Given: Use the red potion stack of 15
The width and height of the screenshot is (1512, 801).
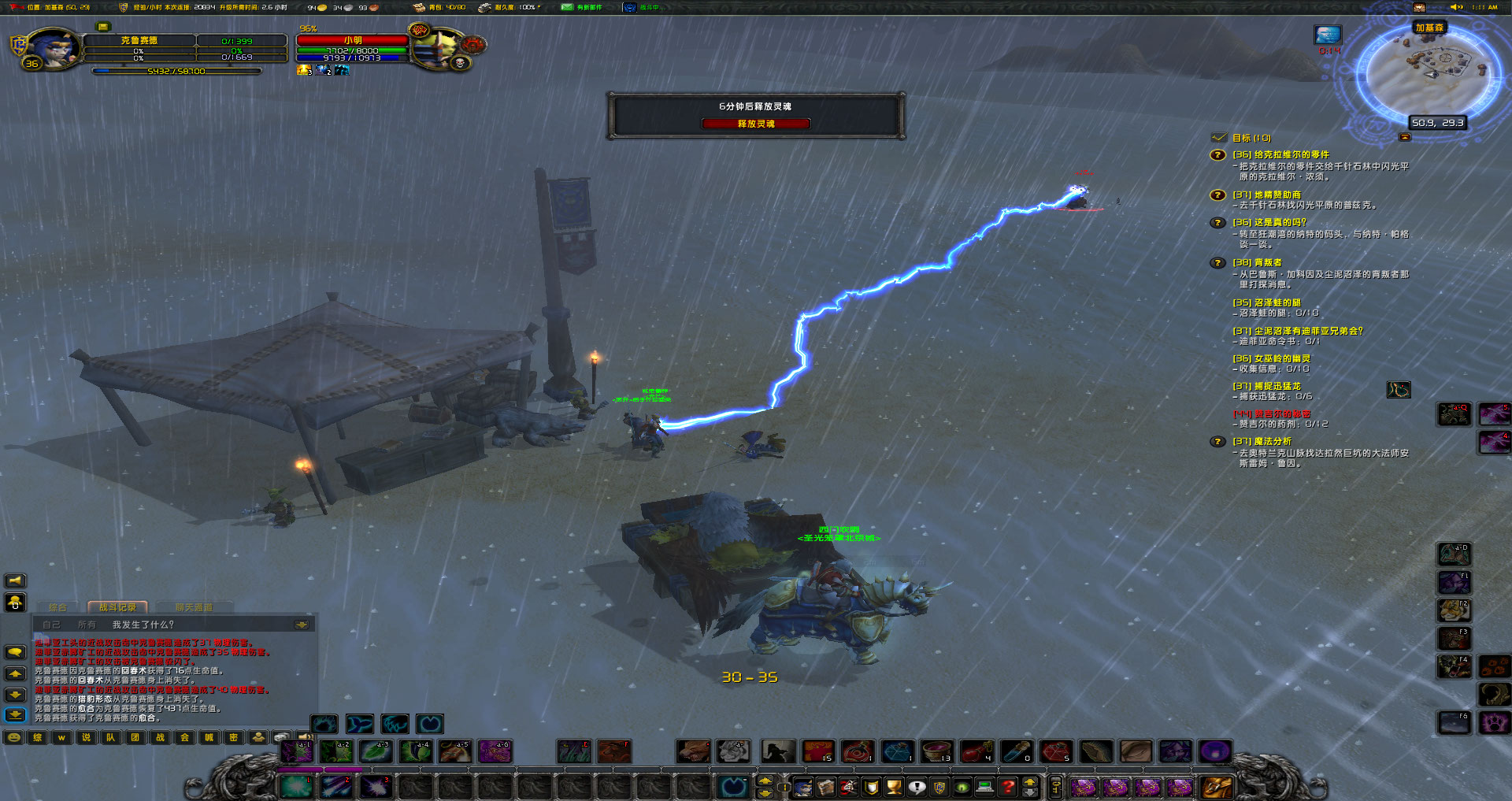Looking at the screenshot, I should point(818,751).
